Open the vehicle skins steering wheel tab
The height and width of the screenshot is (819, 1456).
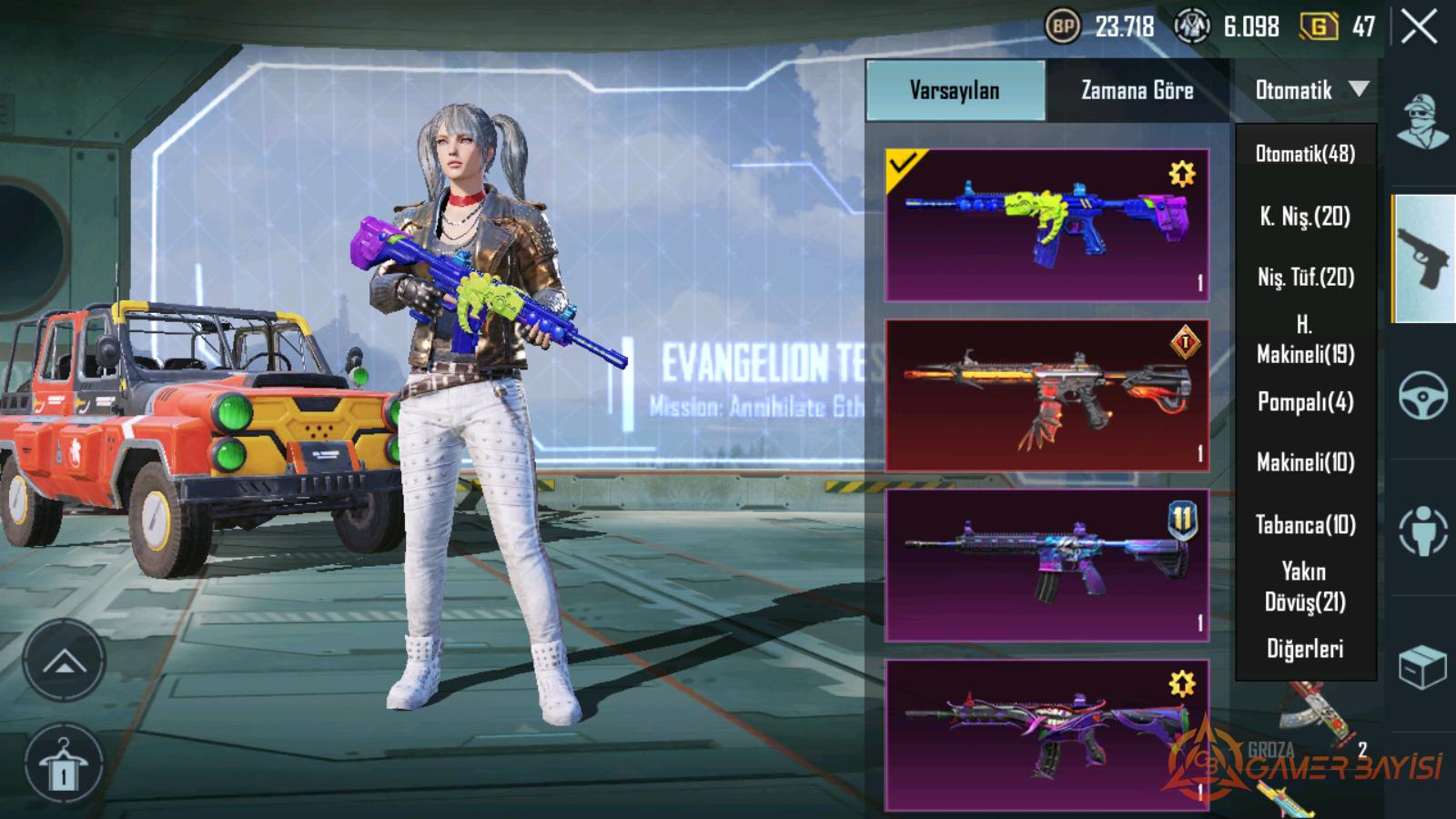coord(1422,395)
